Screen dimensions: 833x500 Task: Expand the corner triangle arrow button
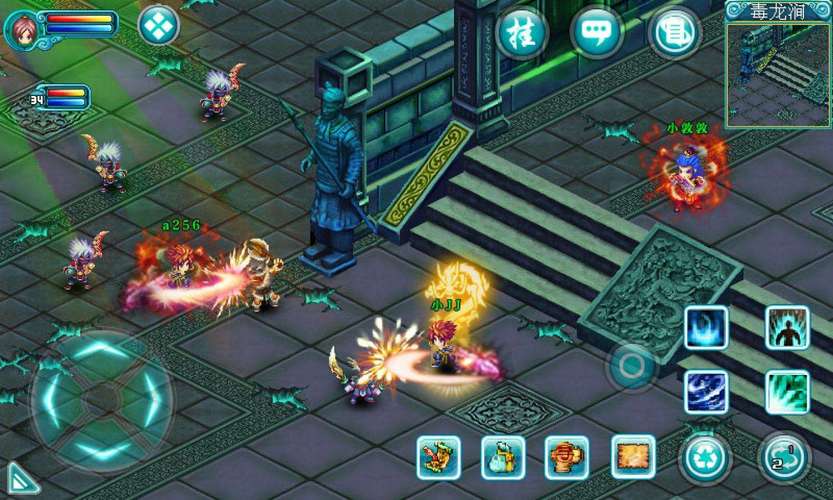tap(22, 478)
